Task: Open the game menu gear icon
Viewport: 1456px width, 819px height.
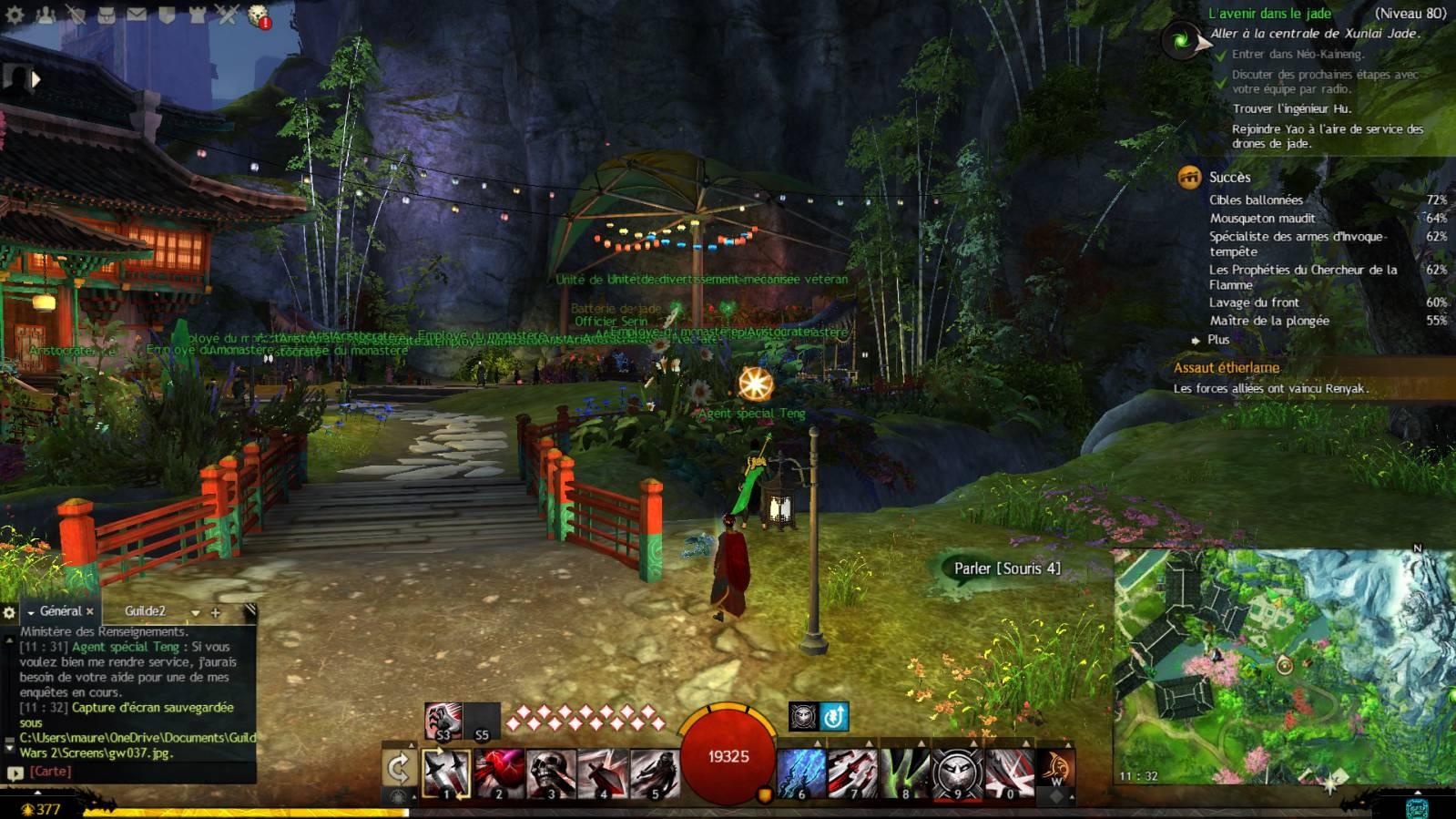Action: pyautogui.click(x=15, y=15)
